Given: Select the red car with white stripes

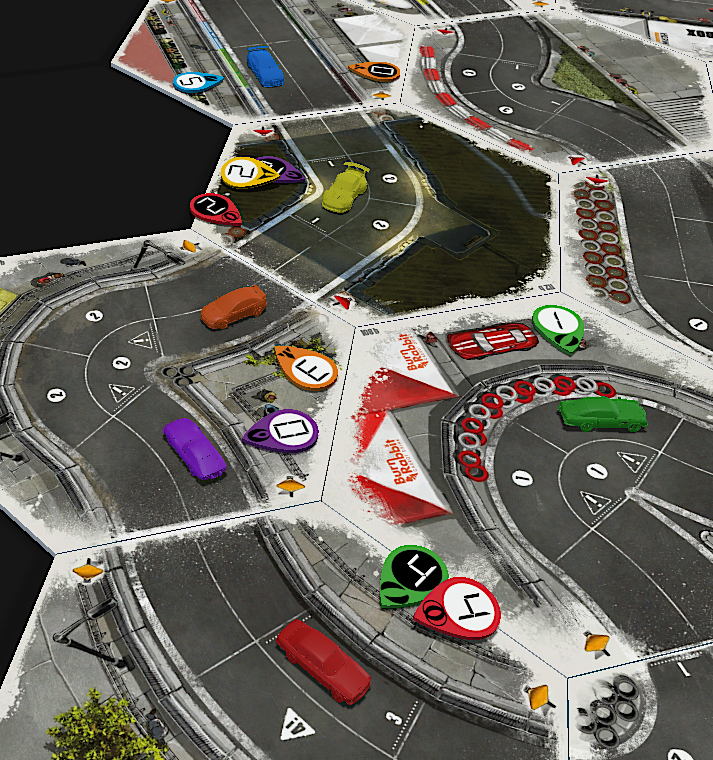Looking at the screenshot, I should click(490, 339).
